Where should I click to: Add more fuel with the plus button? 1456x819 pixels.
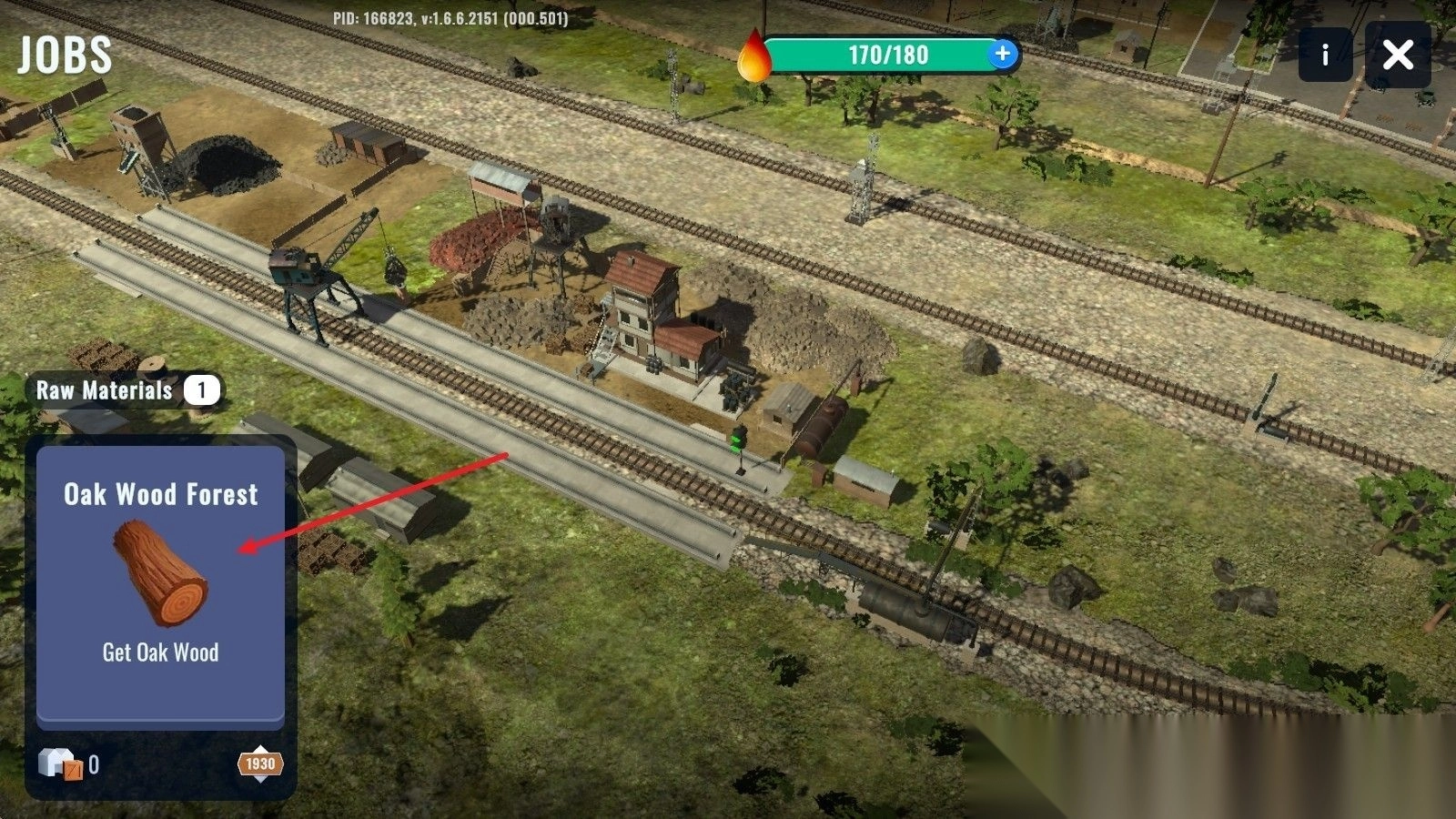tap(1002, 54)
